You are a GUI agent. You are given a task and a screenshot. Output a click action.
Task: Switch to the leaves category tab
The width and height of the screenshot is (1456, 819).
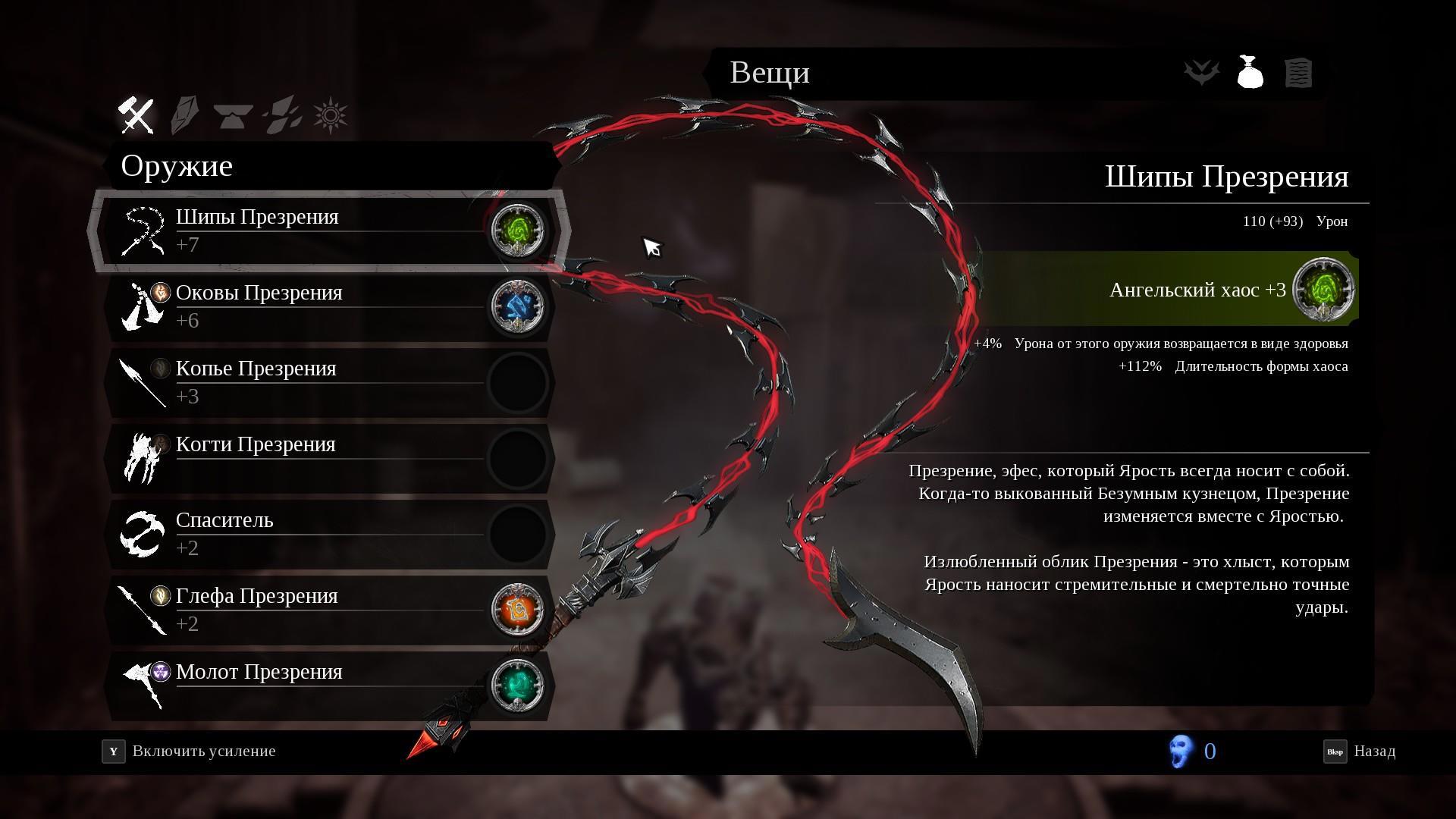[282, 115]
